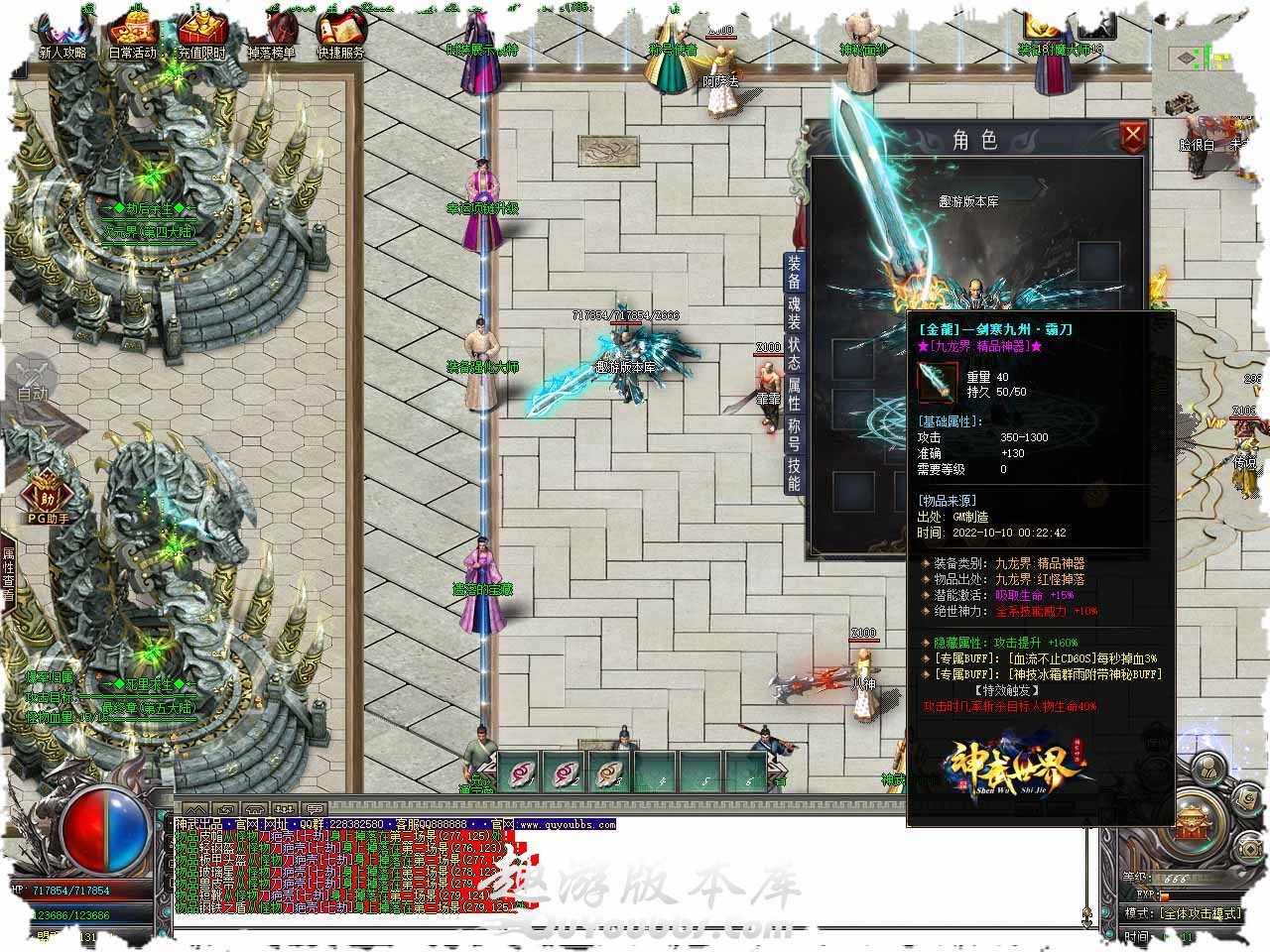1270x952 pixels.
Task: Open the 快捷服务 quick services scroll
Action: tap(340, 38)
